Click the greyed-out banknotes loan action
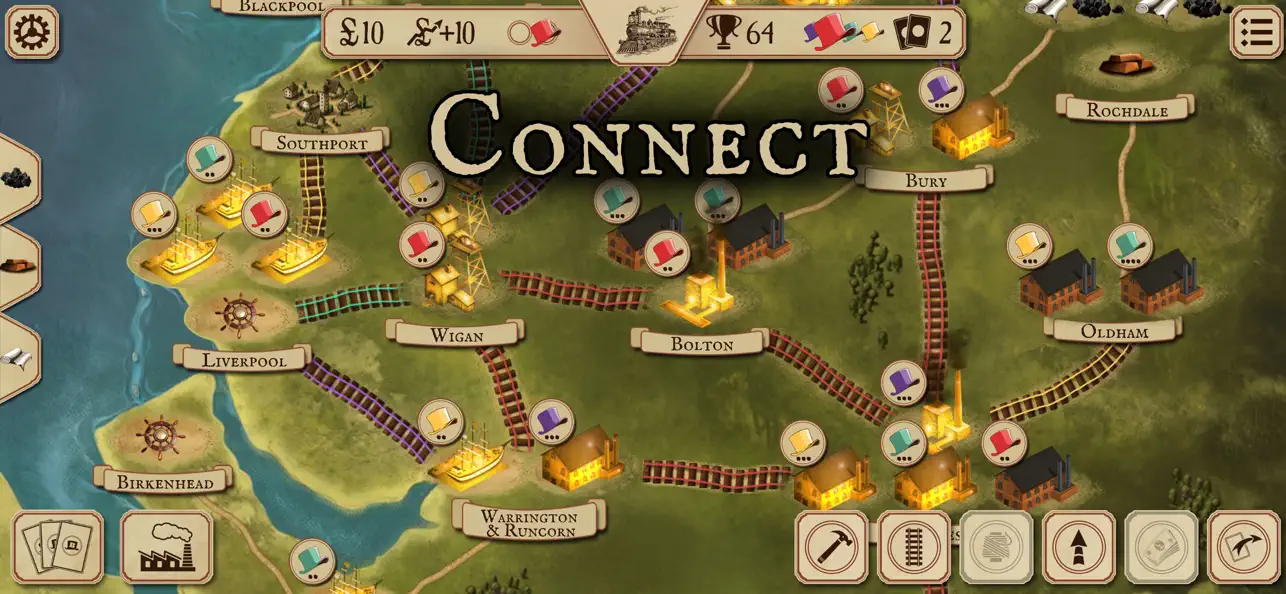The height and width of the screenshot is (594, 1286). [1161, 547]
